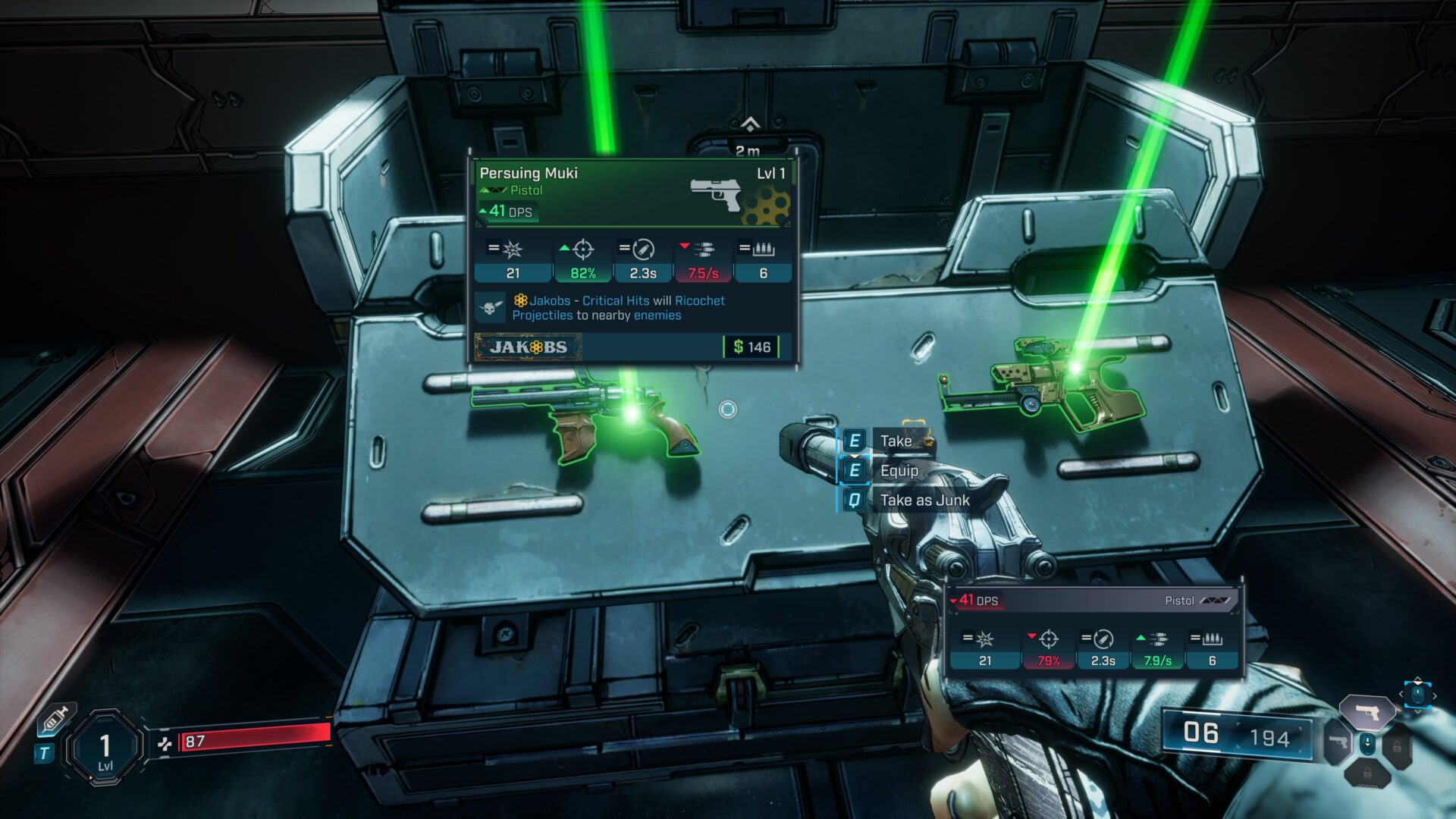The width and height of the screenshot is (1456, 819).
Task: Choose the Take as Junk option
Action: 924,500
